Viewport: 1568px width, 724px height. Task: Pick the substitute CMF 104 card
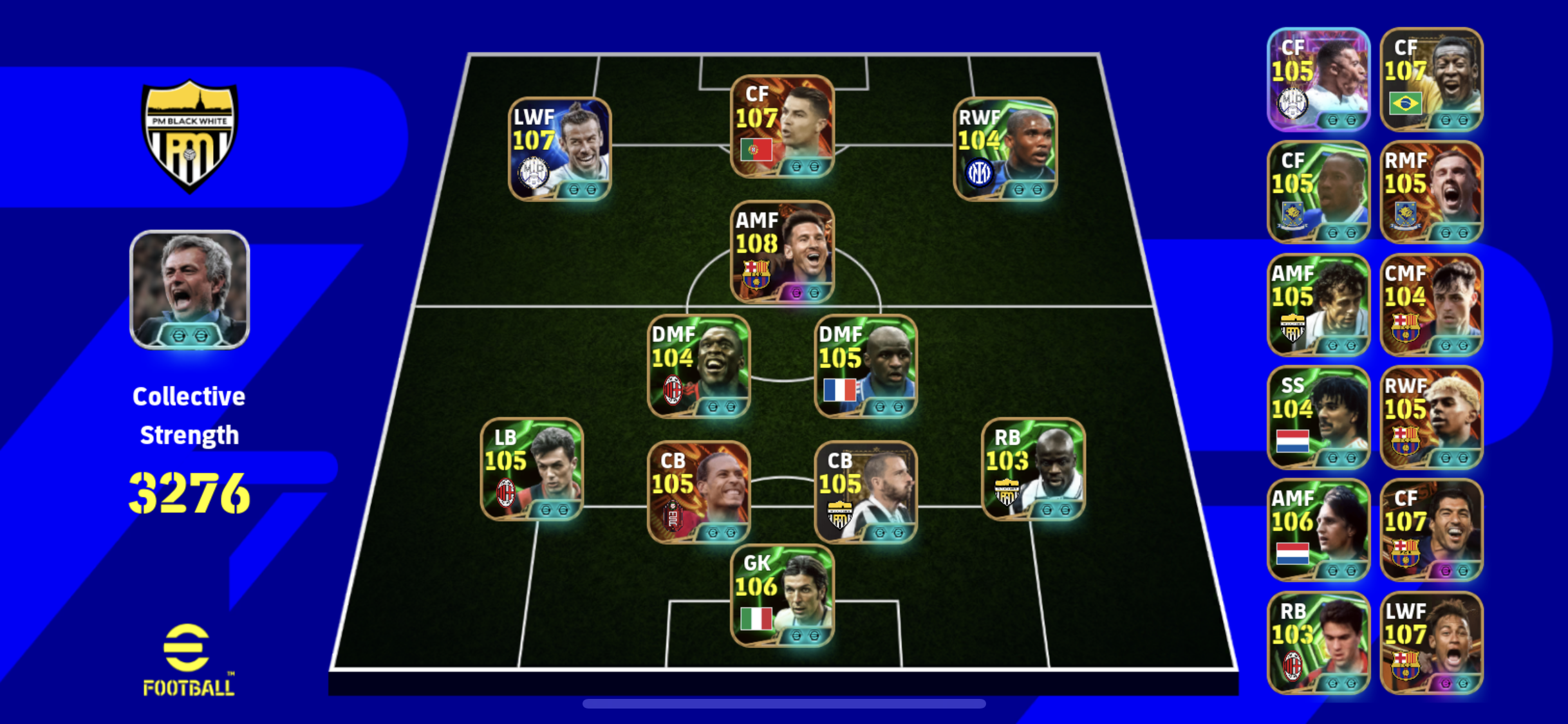coord(1432,305)
